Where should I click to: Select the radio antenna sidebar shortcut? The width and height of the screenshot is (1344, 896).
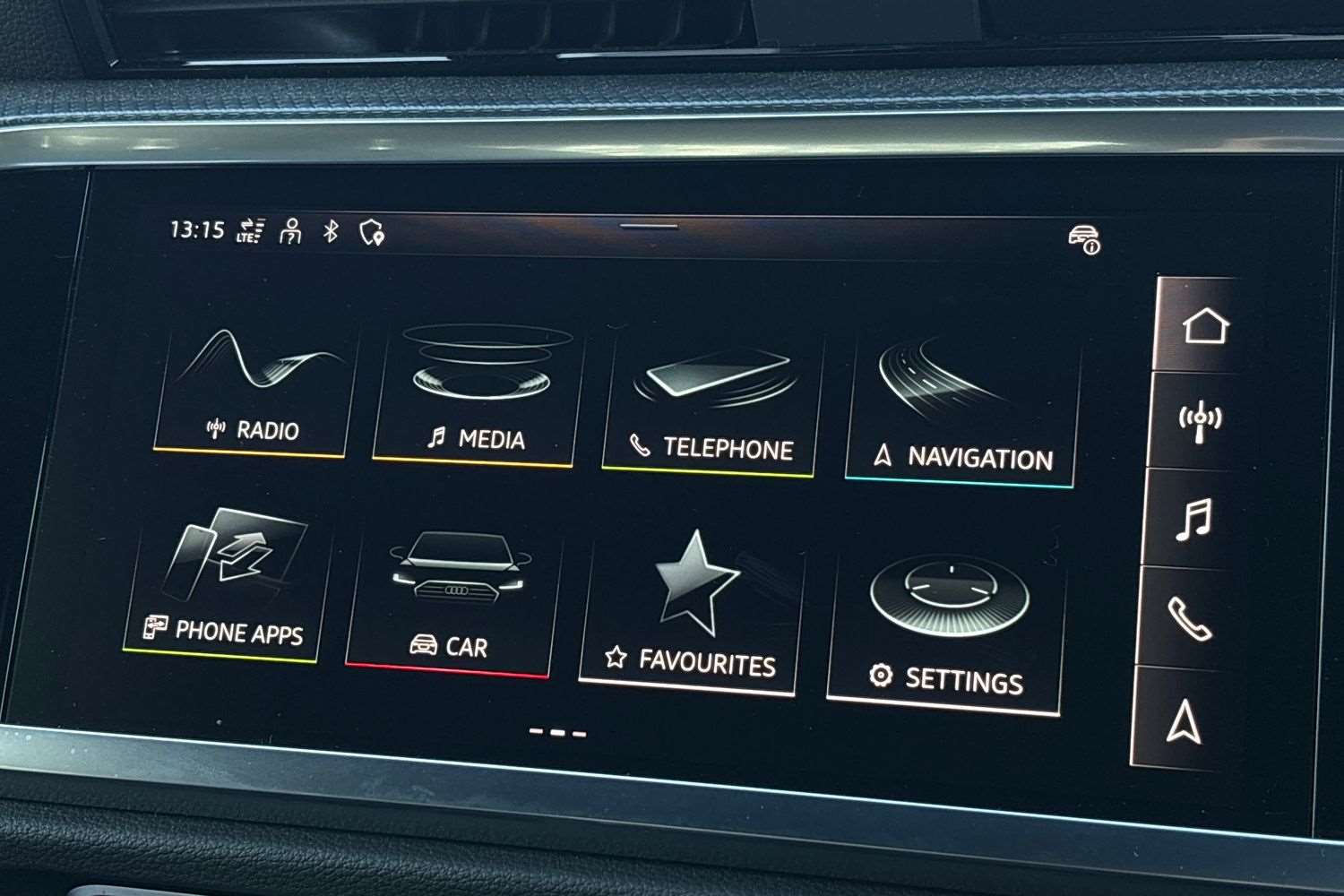pyautogui.click(x=1200, y=420)
